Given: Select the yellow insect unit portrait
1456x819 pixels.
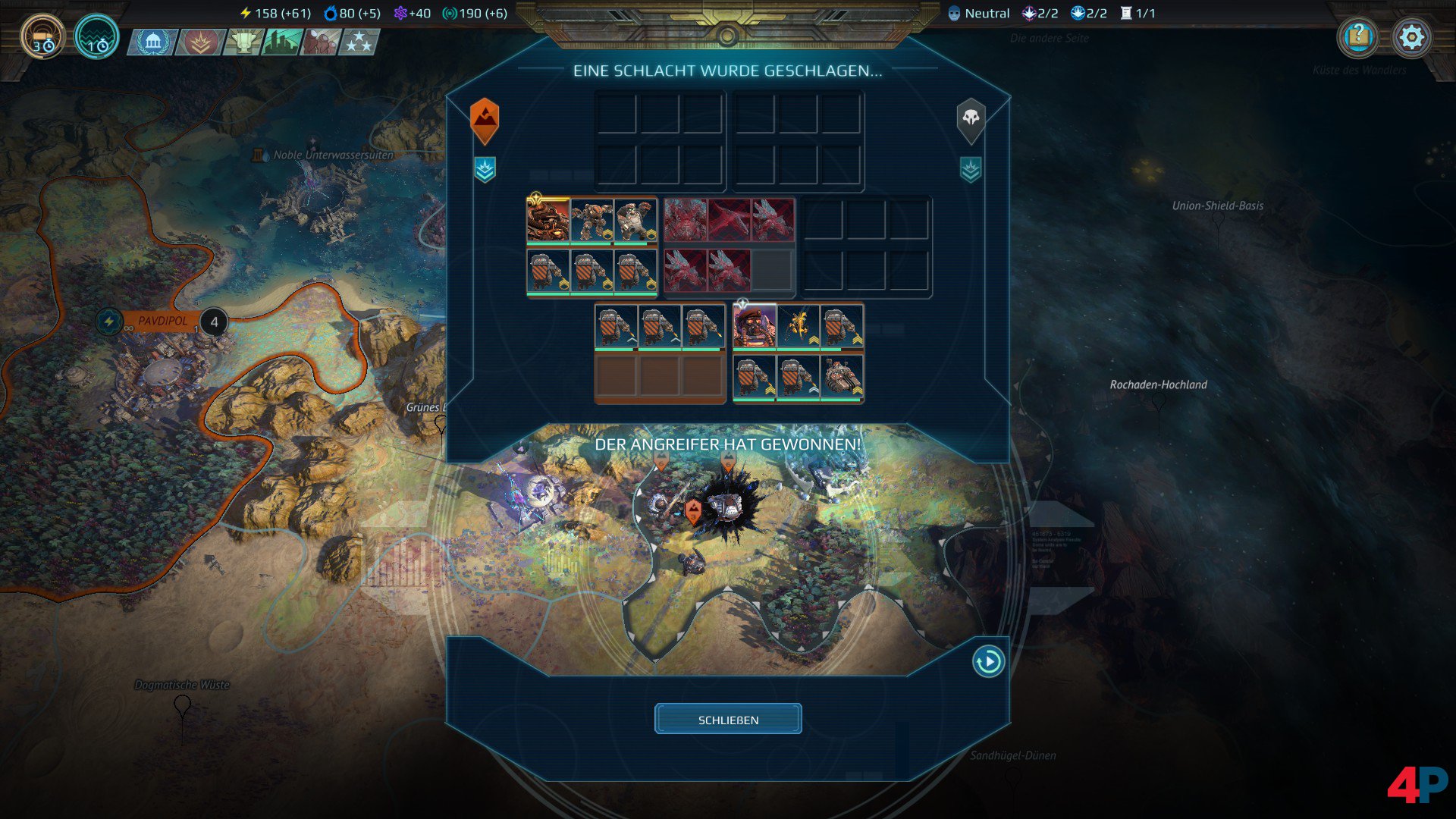Looking at the screenshot, I should (798, 326).
